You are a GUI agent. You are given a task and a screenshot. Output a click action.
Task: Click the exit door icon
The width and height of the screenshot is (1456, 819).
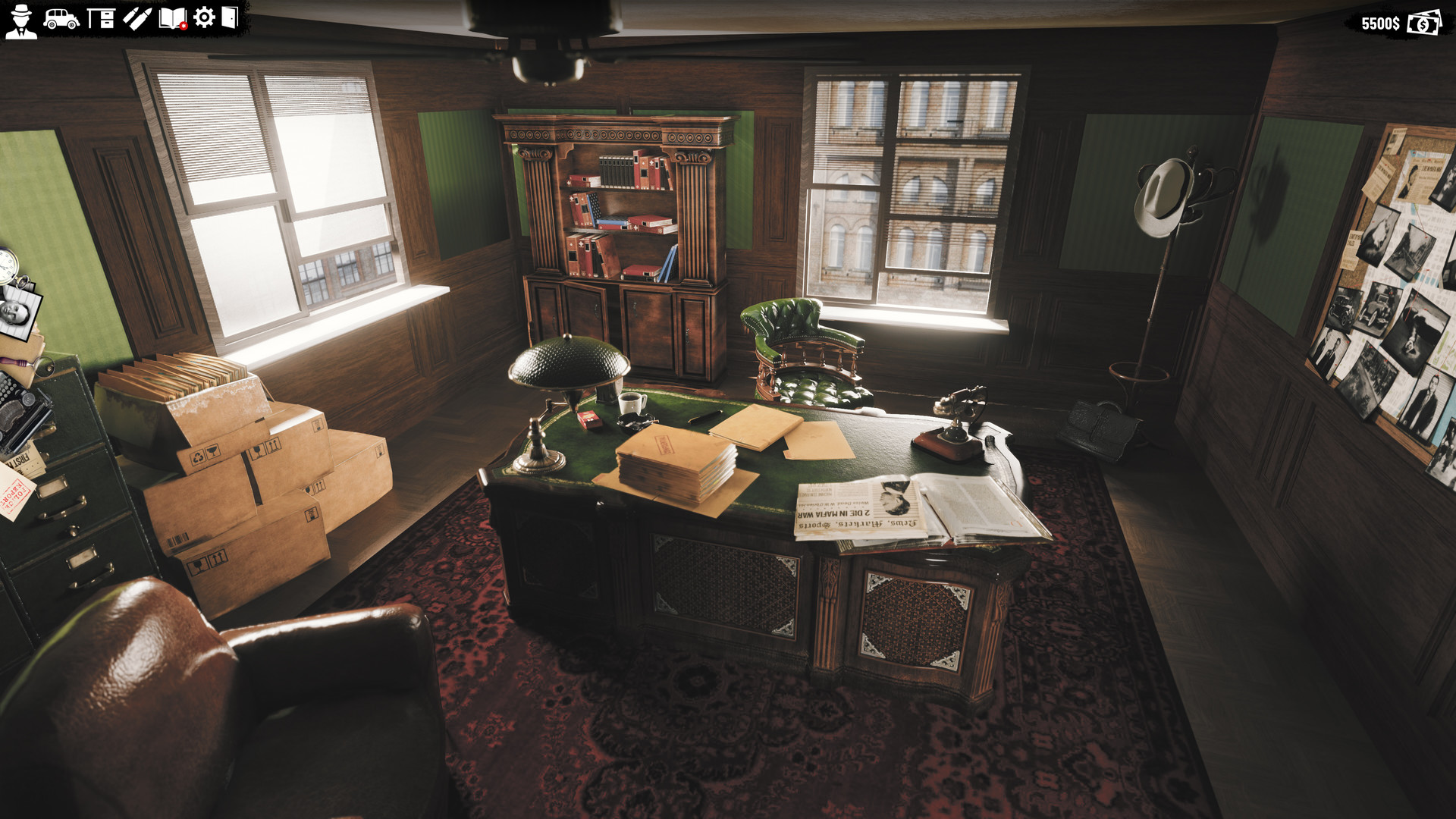(x=231, y=19)
